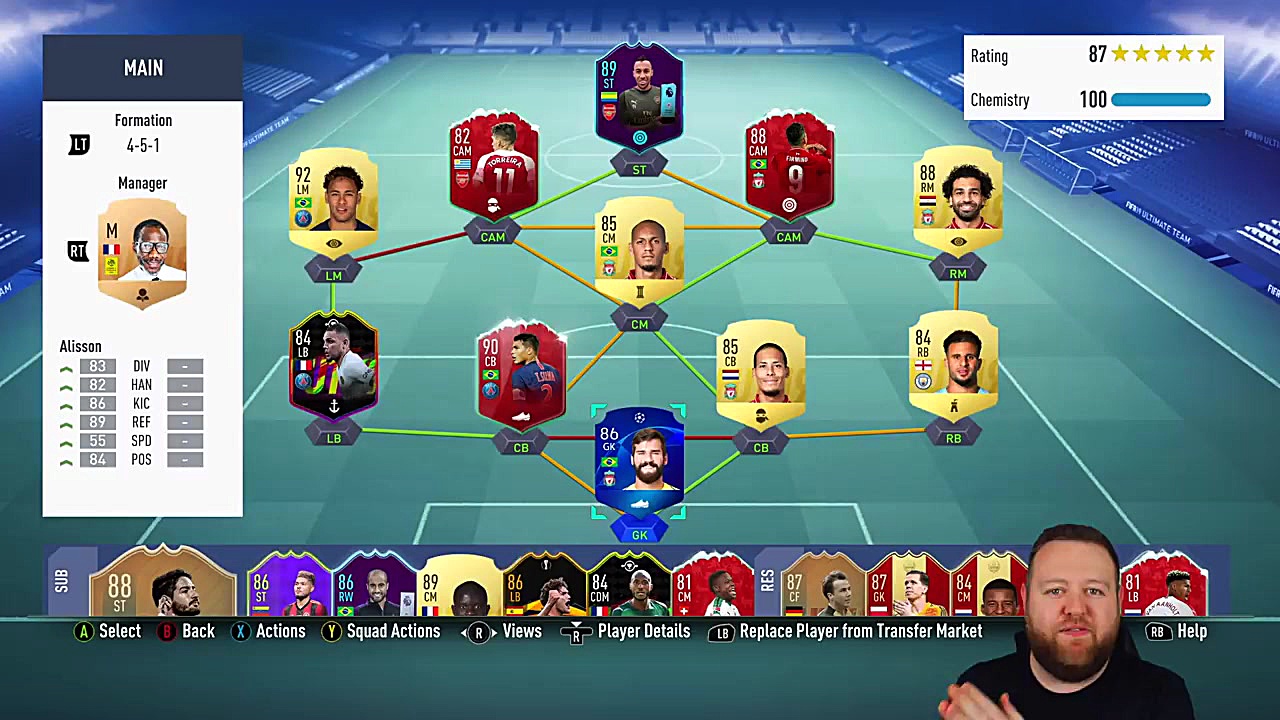1280x720 pixels.
Task: Click the red B Back button icon
Action: [x=166, y=631]
